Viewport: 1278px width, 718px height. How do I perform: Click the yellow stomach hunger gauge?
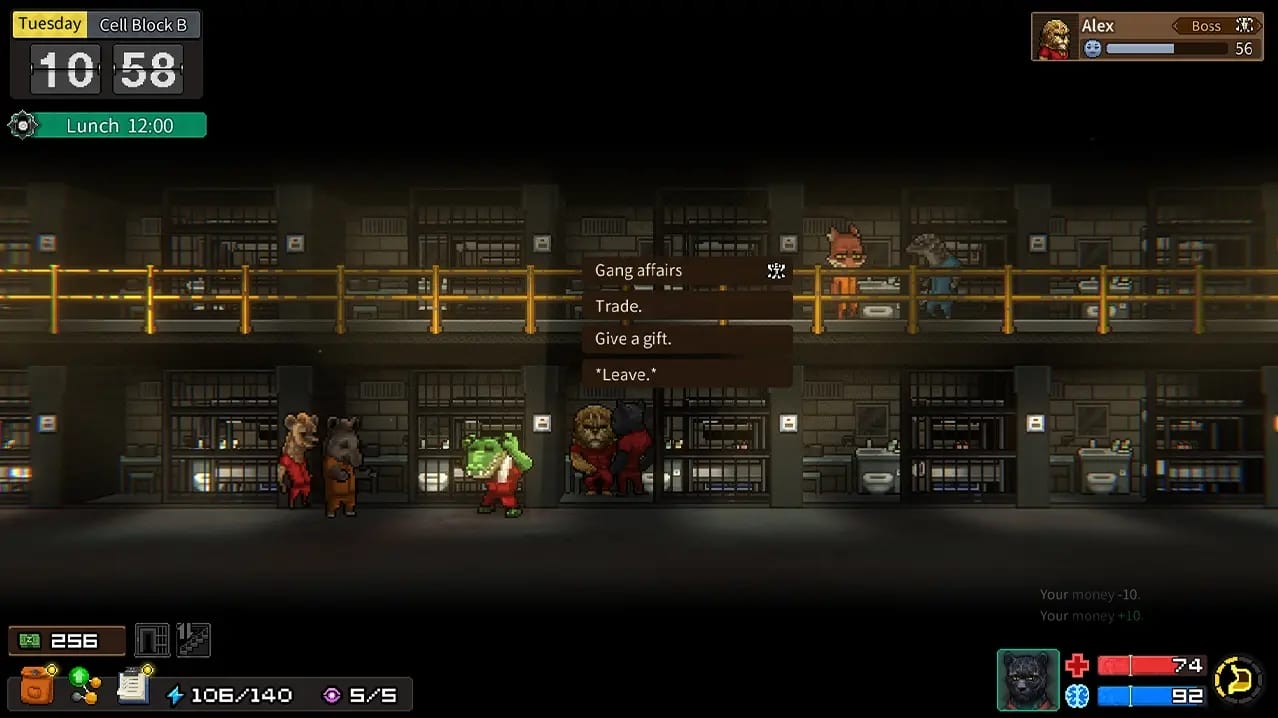[1238, 681]
